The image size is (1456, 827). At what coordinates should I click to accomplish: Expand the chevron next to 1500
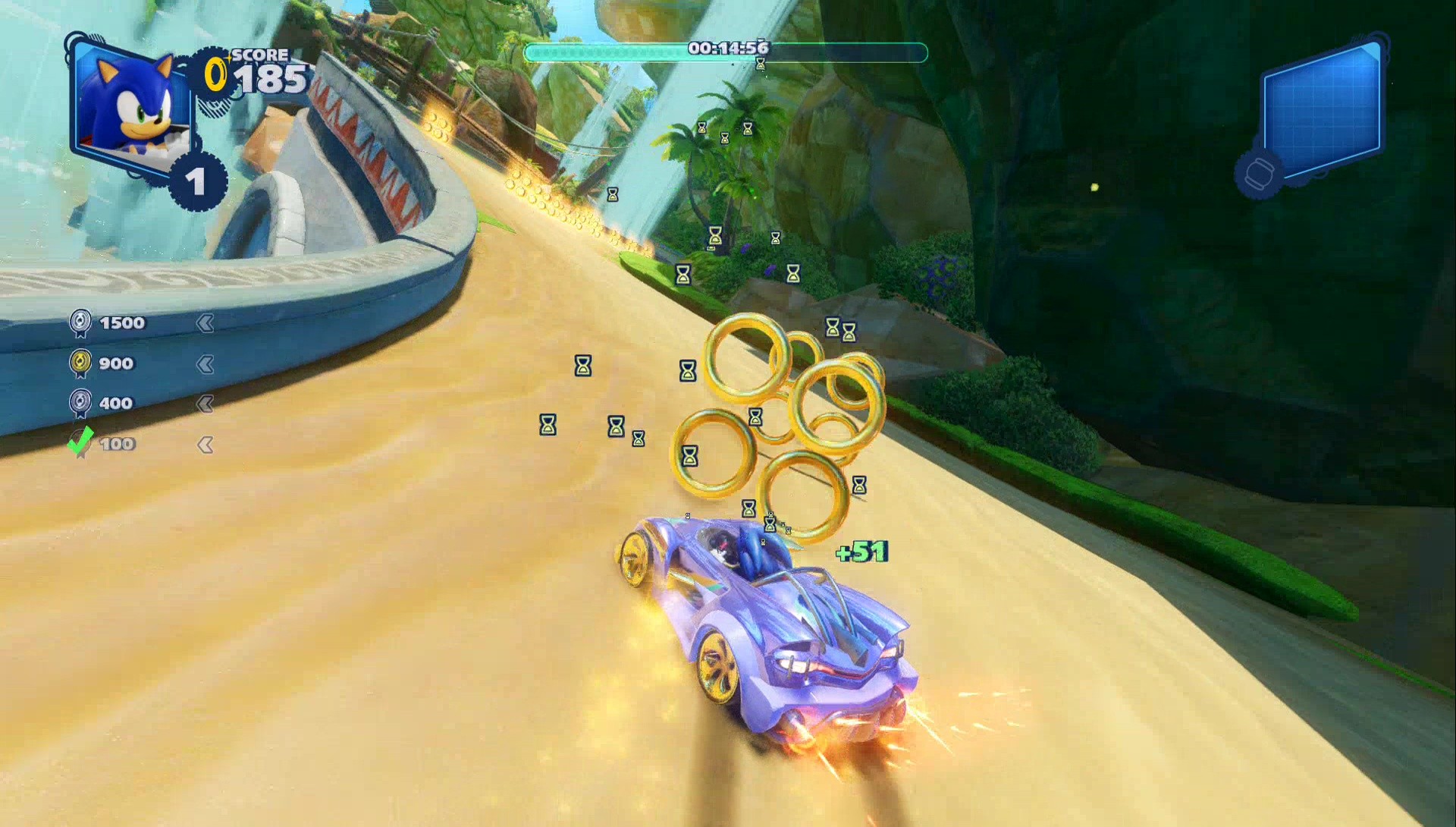(x=206, y=322)
